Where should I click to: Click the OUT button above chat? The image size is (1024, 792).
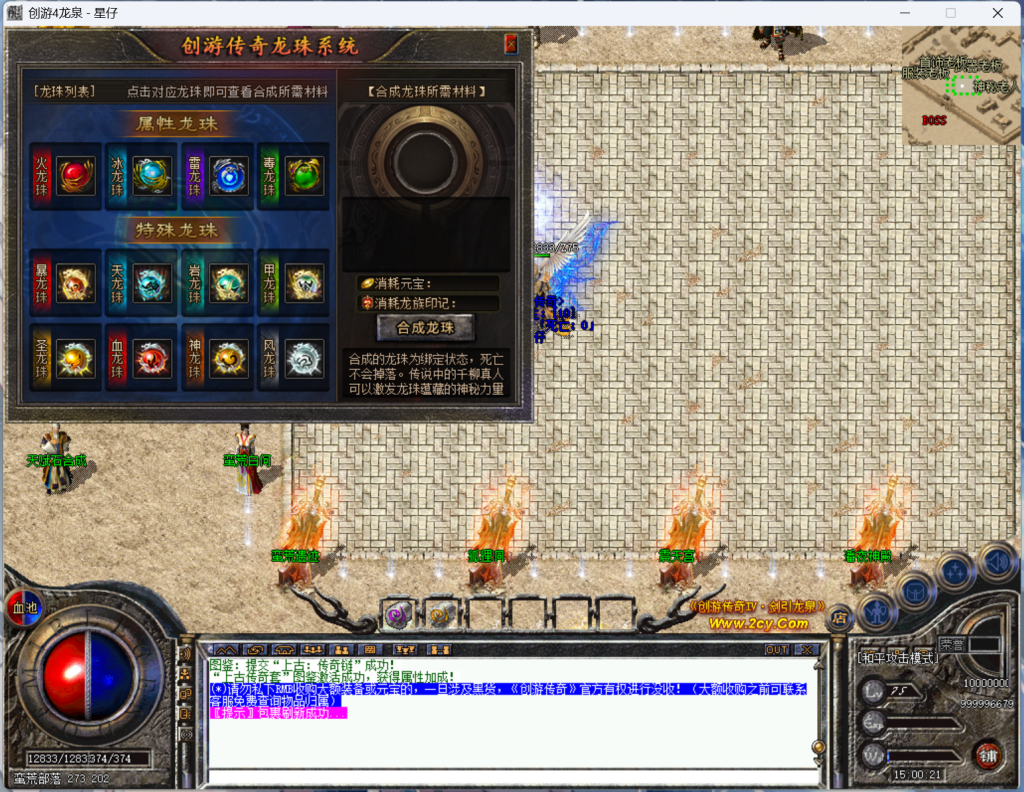click(x=776, y=650)
